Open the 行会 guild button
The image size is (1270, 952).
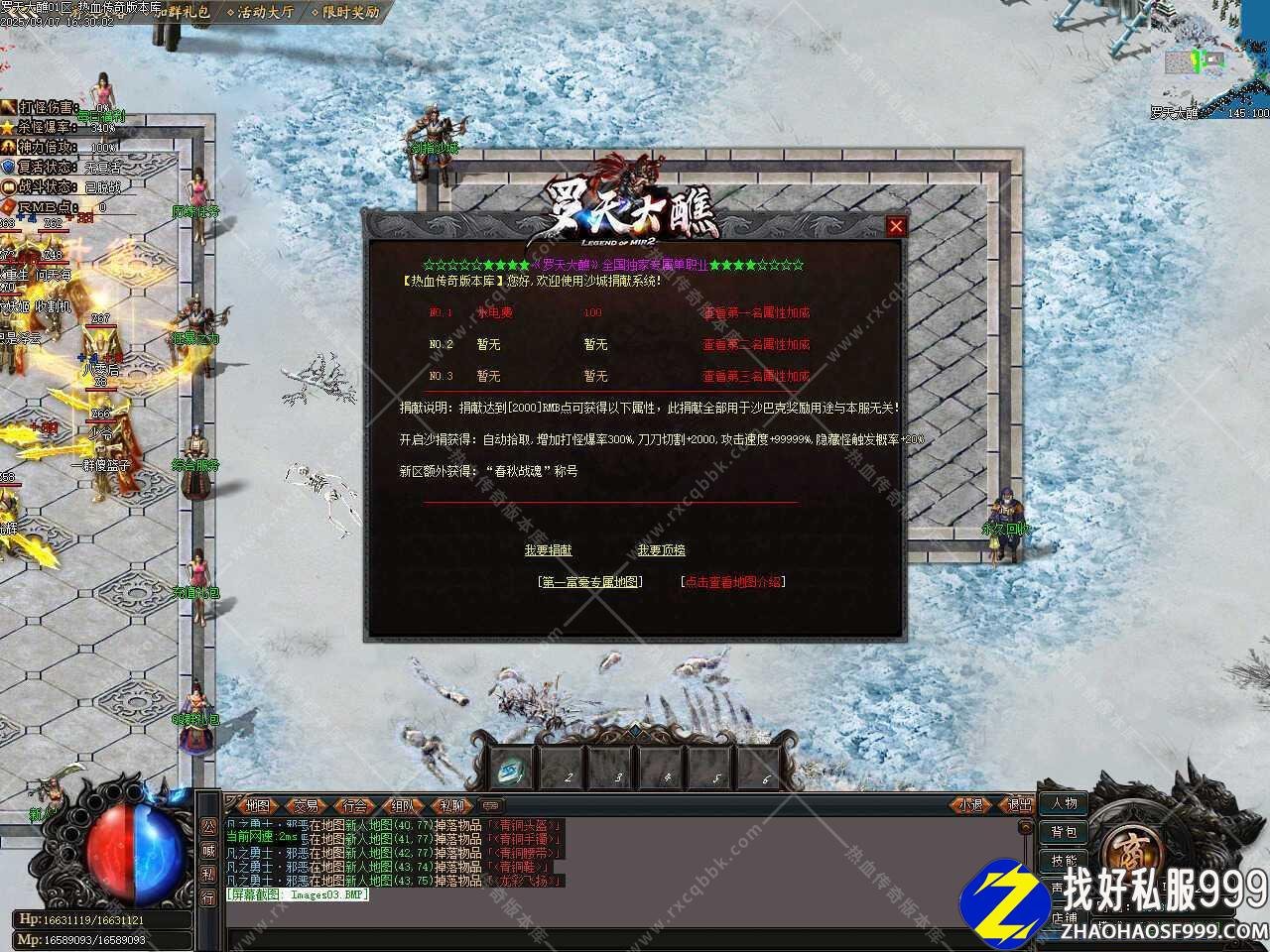tap(355, 805)
